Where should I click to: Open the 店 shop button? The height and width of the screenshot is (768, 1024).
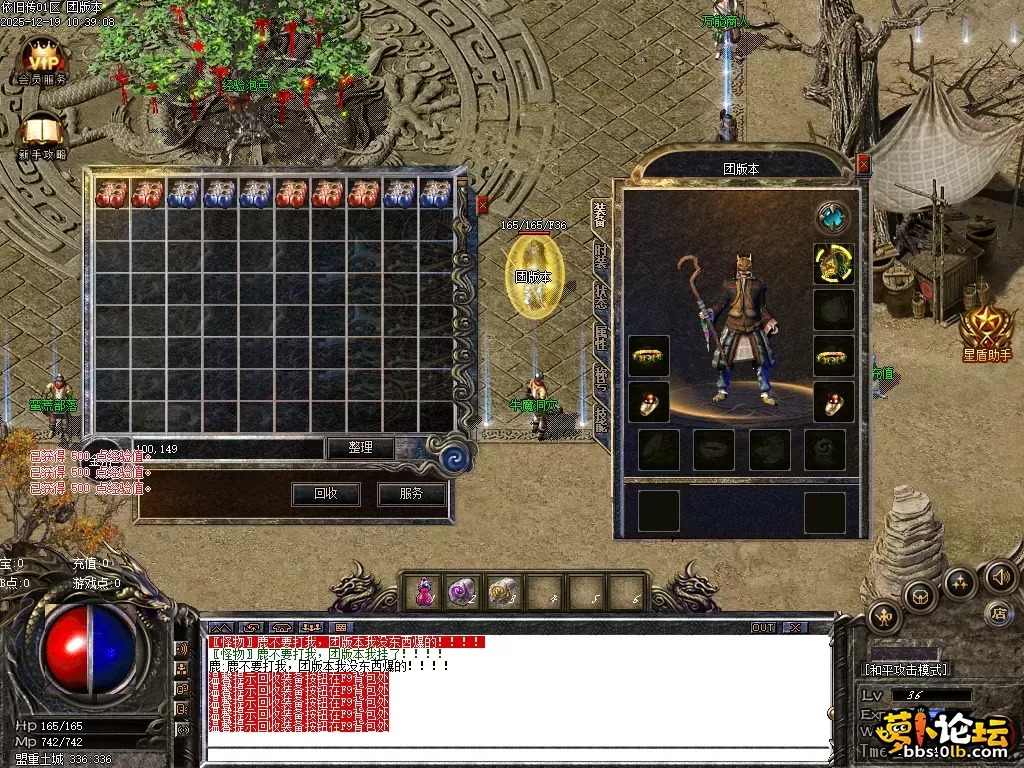(997, 611)
